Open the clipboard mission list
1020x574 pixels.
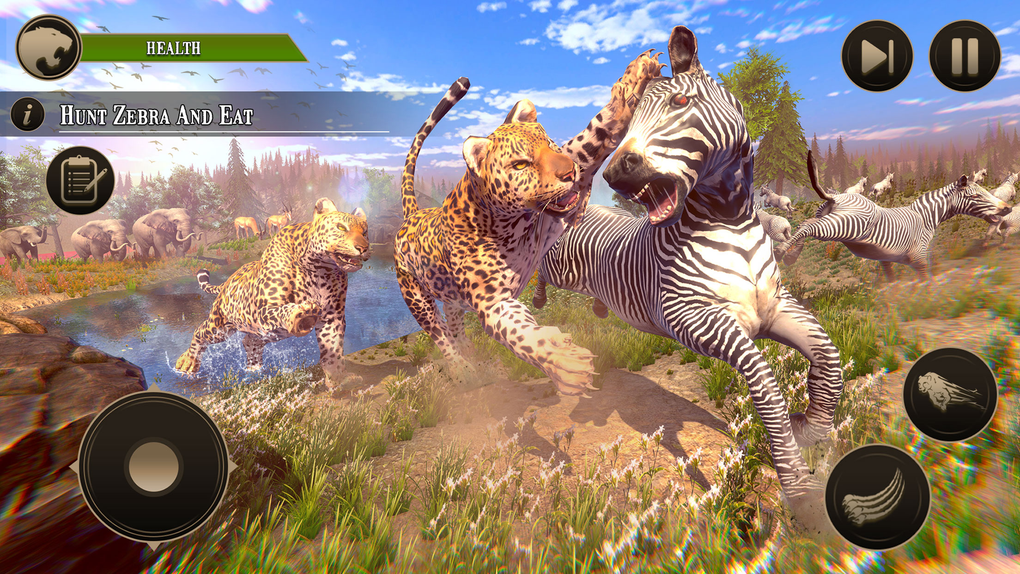pos(79,180)
